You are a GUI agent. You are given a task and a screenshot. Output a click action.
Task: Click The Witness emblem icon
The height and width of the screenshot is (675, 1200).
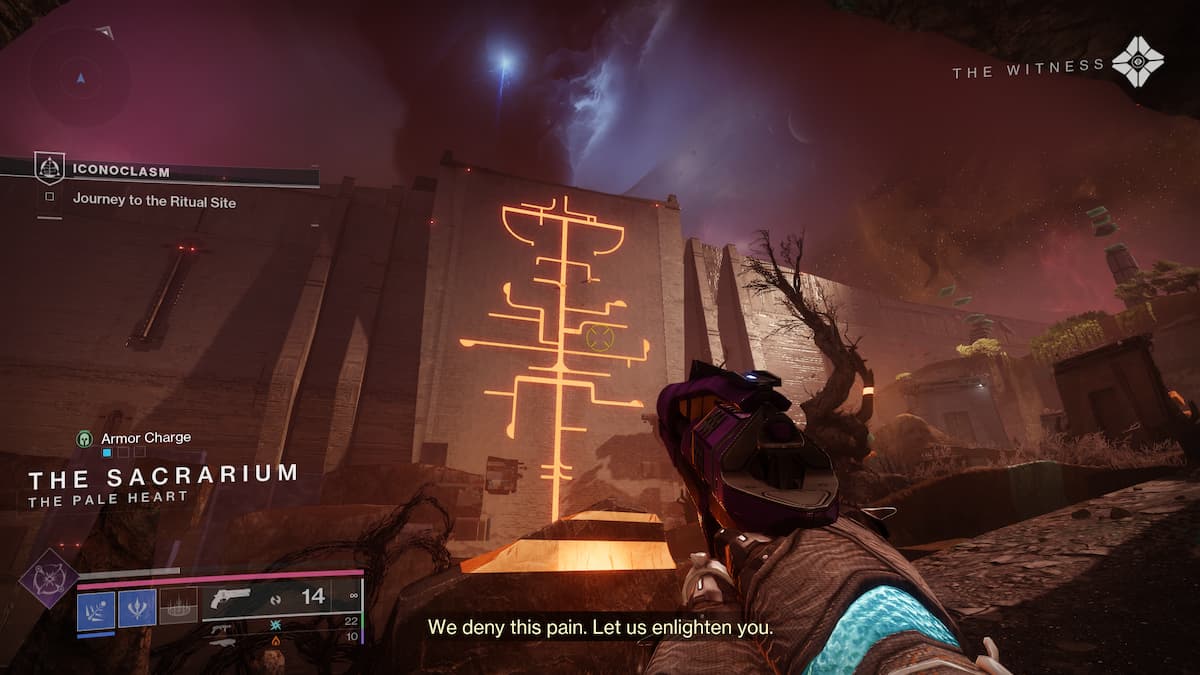tap(1137, 62)
